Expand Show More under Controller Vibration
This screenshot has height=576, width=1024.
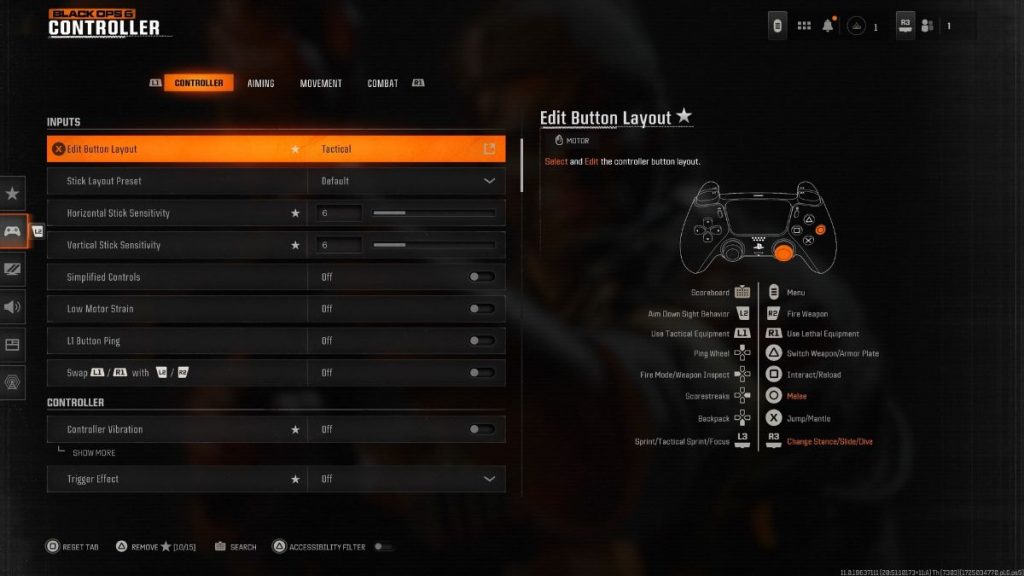(x=93, y=453)
